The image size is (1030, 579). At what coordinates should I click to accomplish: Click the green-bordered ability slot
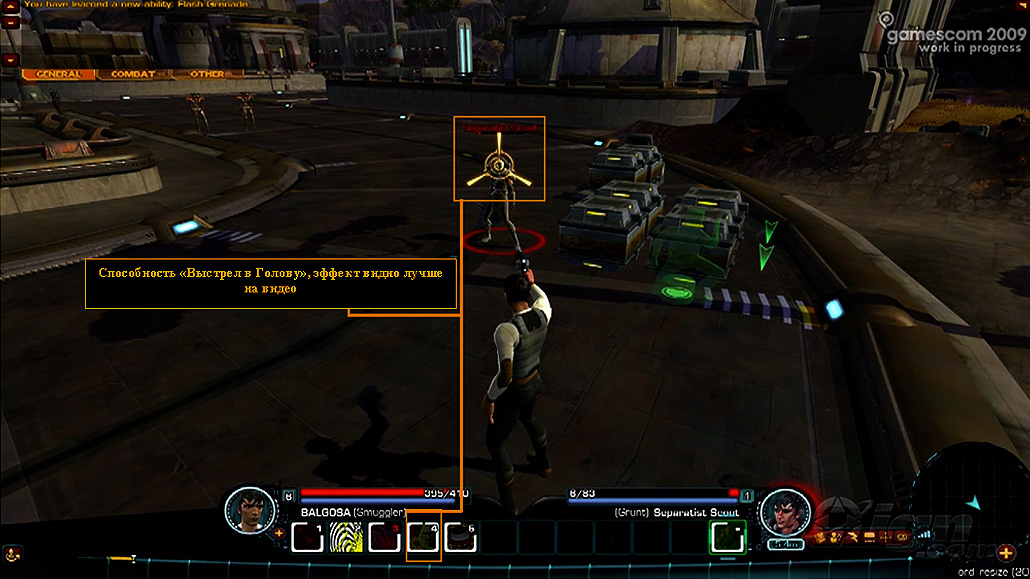727,538
